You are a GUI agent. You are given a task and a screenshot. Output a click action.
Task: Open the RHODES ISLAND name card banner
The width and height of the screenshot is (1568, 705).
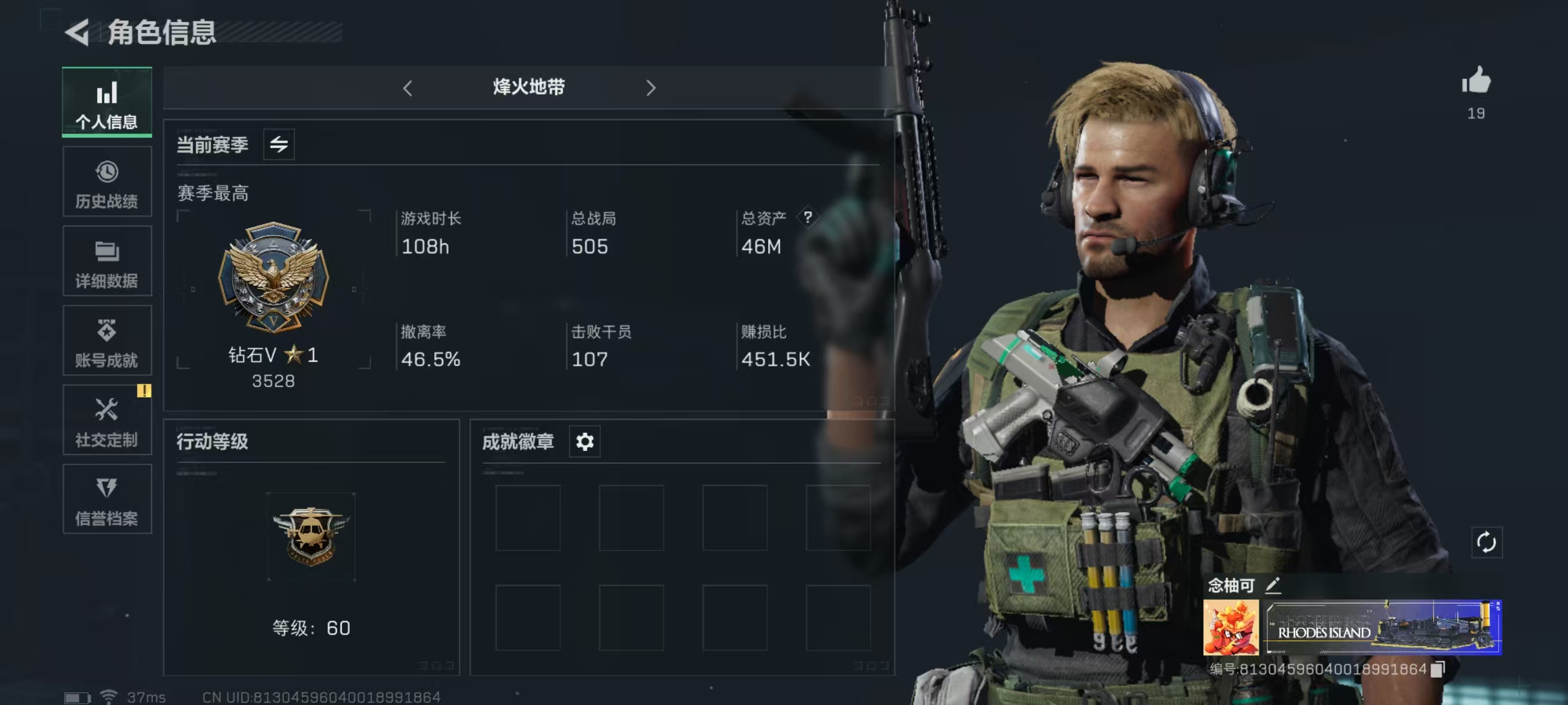click(1383, 627)
